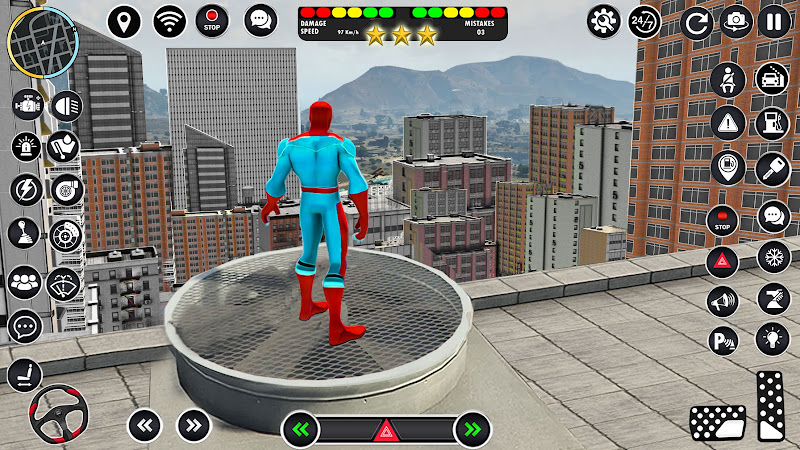Fasten the seatbelt icon
This screenshot has width=800, height=450.
[x=727, y=78]
